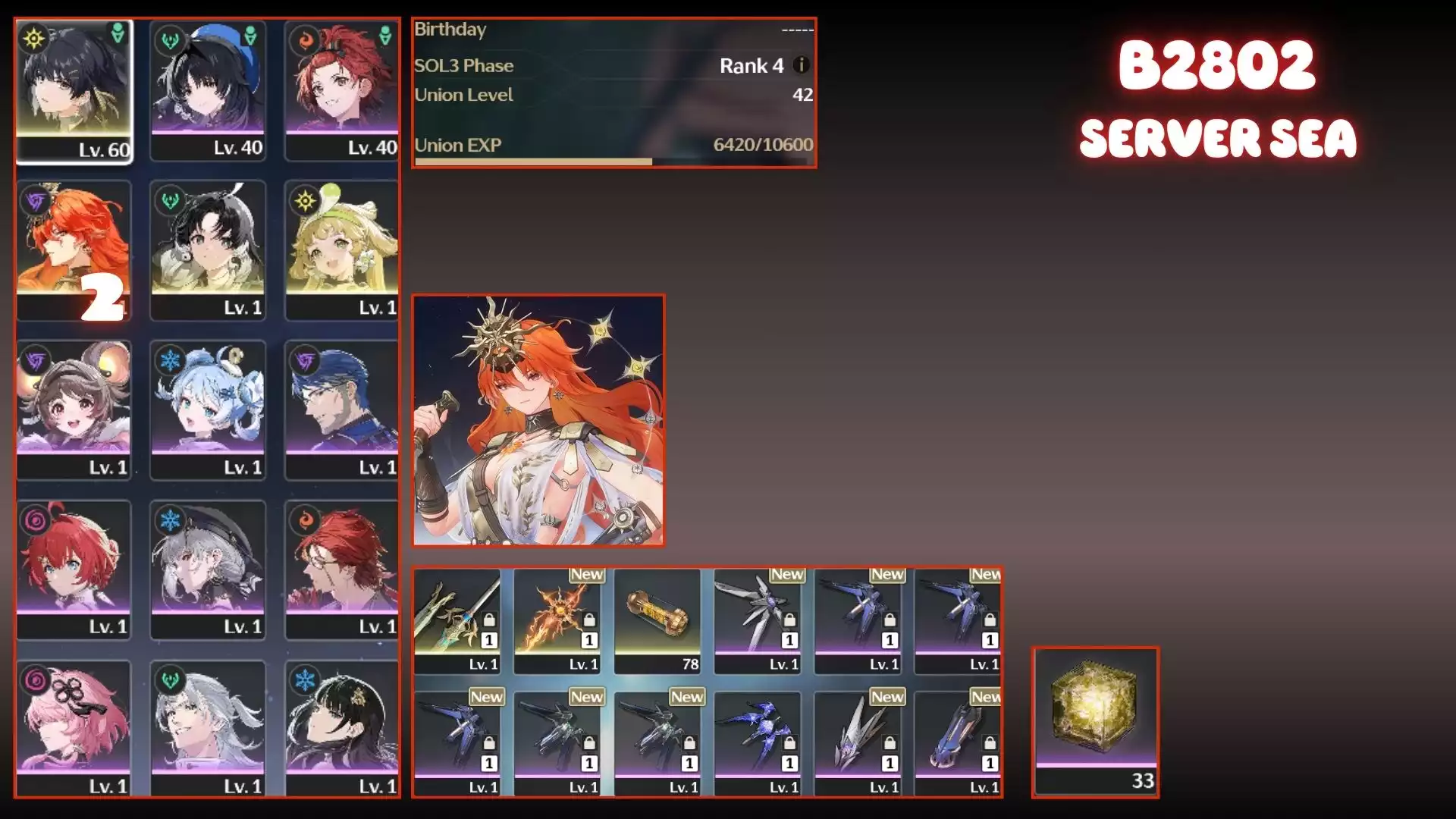The height and width of the screenshot is (819, 1456).
Task: Click the glowing golden cube item slot
Action: [x=1096, y=720]
